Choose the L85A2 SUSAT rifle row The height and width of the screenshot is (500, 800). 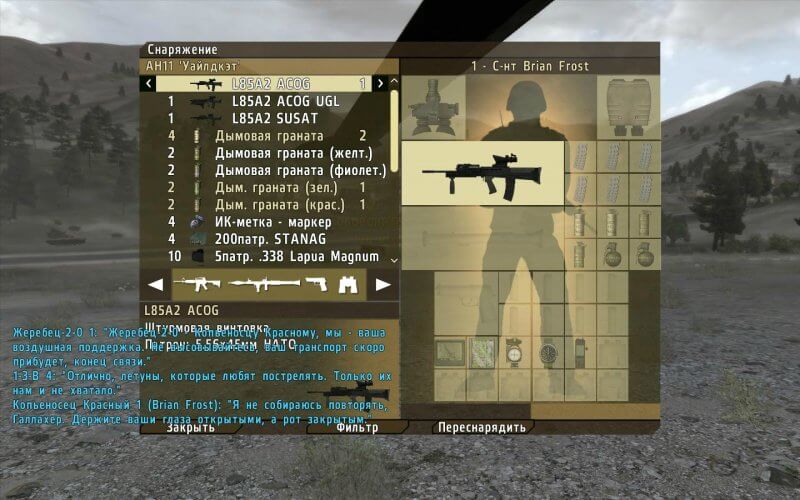pyautogui.click(x=273, y=118)
